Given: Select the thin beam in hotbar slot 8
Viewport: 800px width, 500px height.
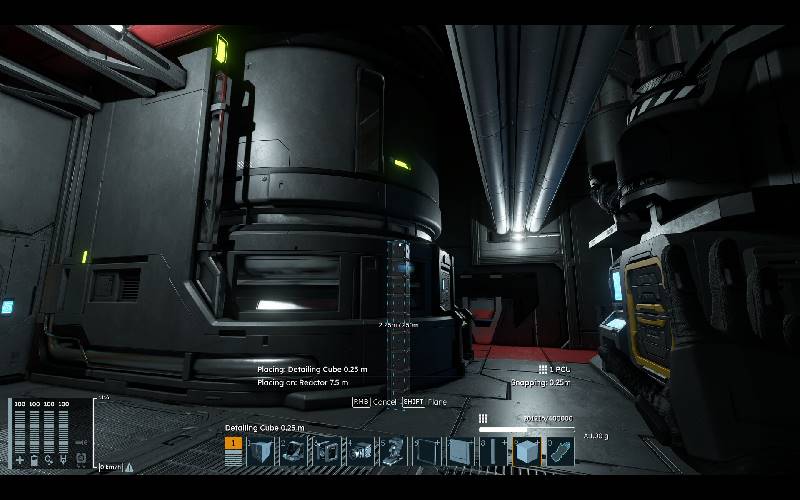Looking at the screenshot, I should point(493,452).
